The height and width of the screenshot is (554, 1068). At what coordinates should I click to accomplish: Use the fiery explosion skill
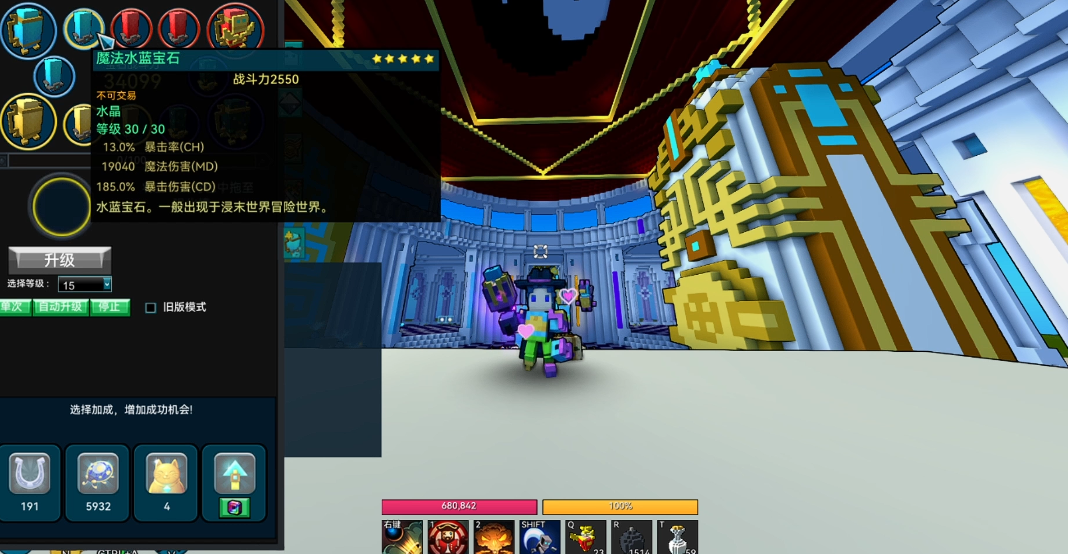[494, 538]
